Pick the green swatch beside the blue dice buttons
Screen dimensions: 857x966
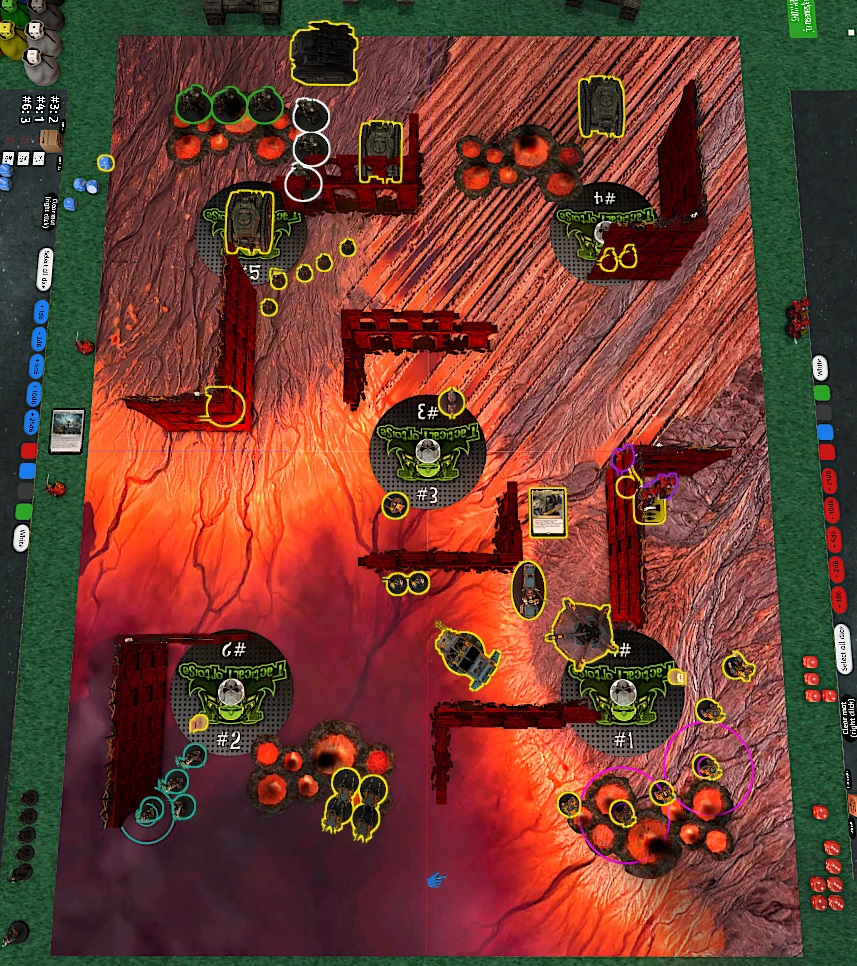25,512
